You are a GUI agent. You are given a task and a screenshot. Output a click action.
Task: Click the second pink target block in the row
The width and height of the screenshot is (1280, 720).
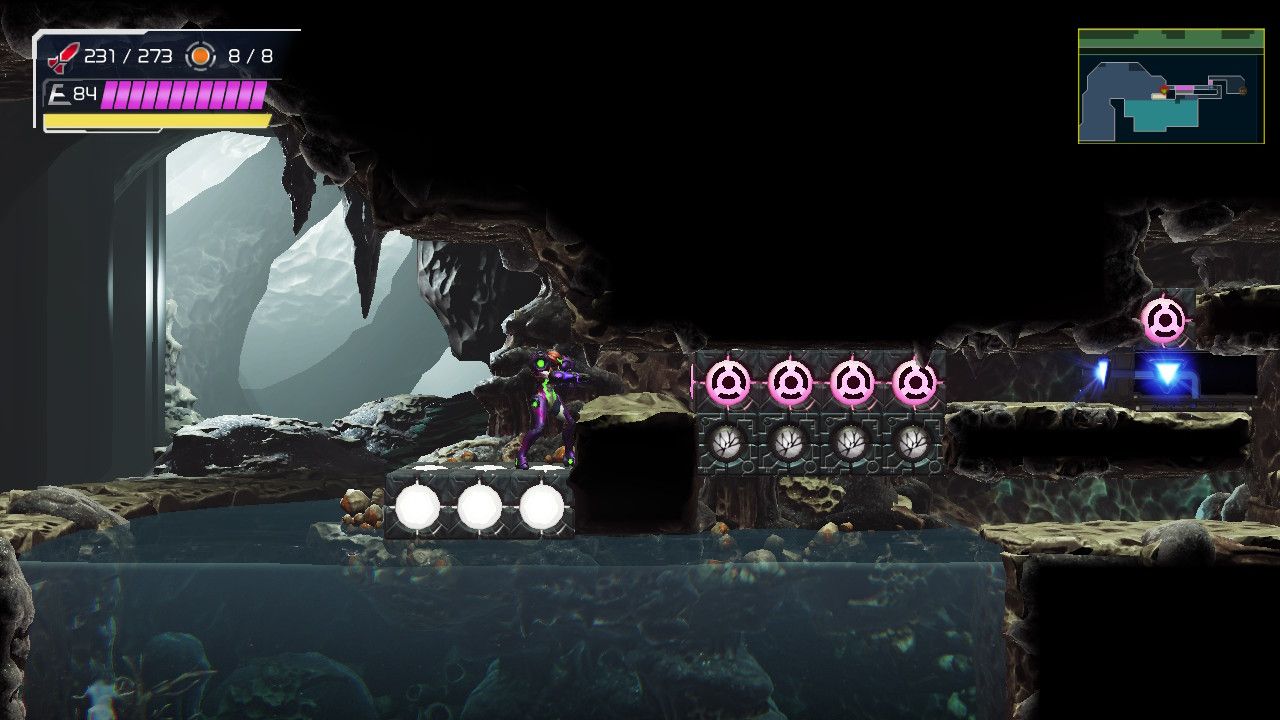792,380
